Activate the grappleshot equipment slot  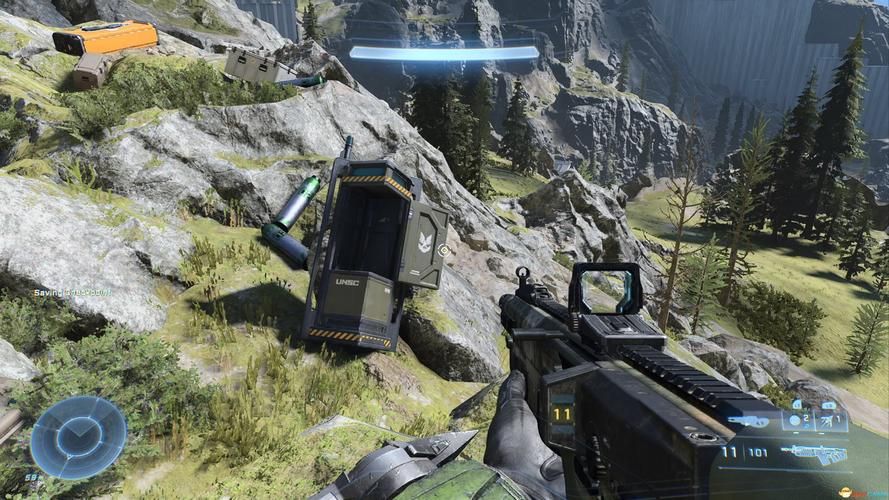point(827,420)
